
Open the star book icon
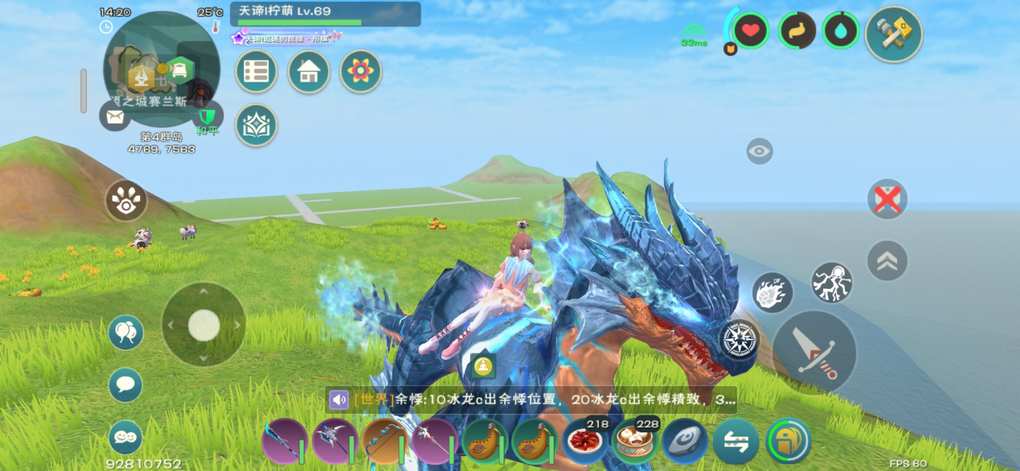click(x=257, y=125)
